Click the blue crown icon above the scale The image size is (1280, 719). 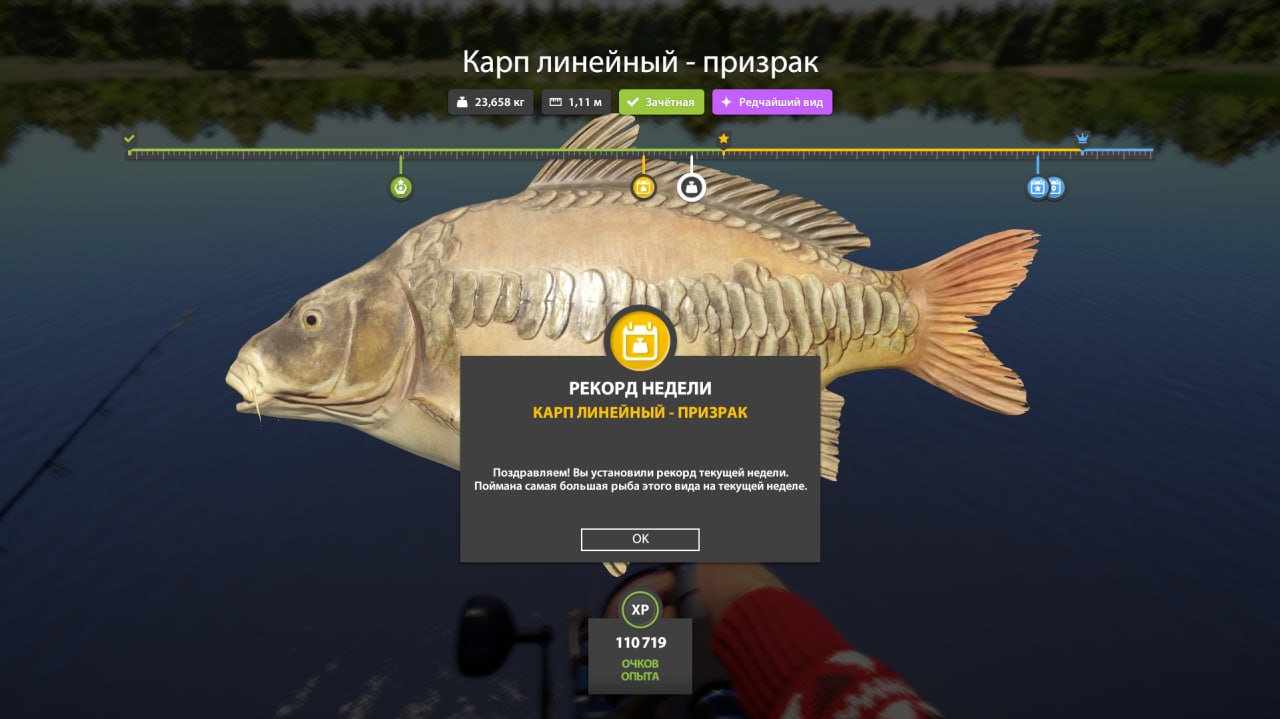(1082, 138)
